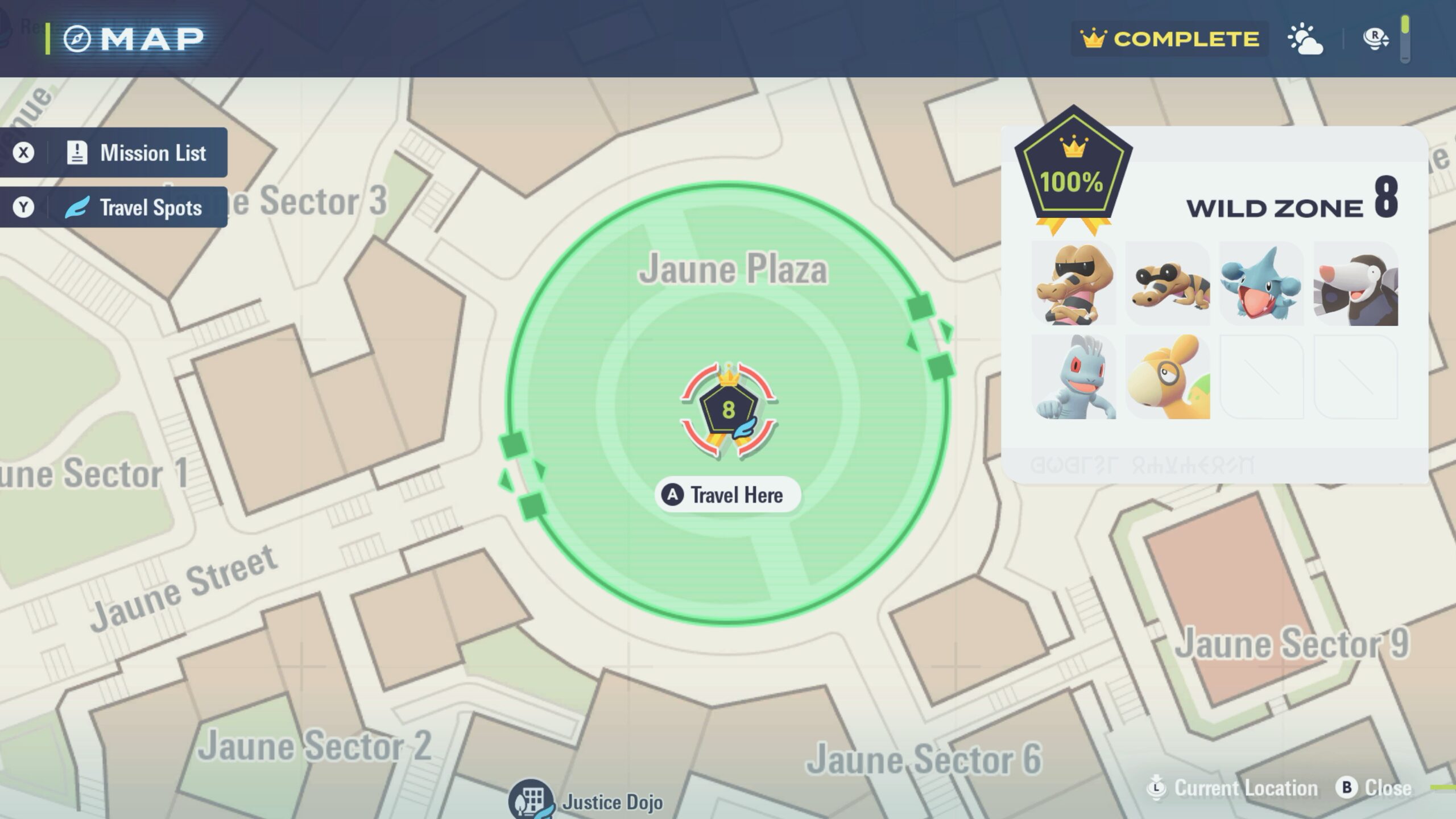Viewport: 1456px width, 819px height.
Task: Choose the yellow camel Pokémon thumbnail
Action: coord(1168,377)
